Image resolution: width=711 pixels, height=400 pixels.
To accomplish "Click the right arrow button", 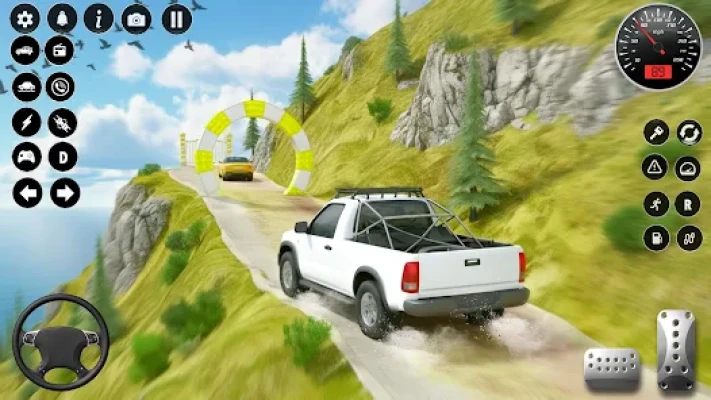I will [65, 193].
